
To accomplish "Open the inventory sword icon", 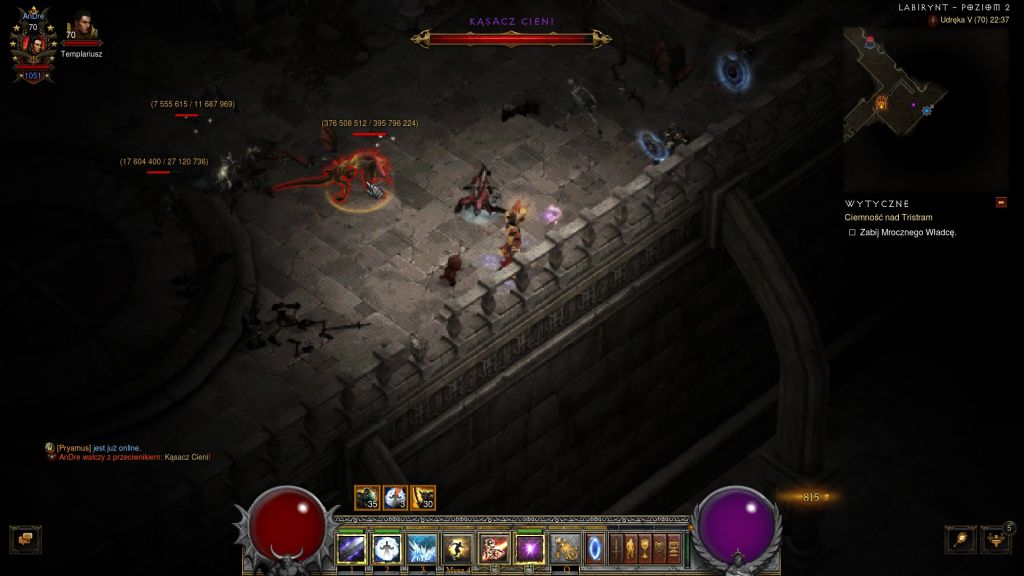I will (x=615, y=547).
